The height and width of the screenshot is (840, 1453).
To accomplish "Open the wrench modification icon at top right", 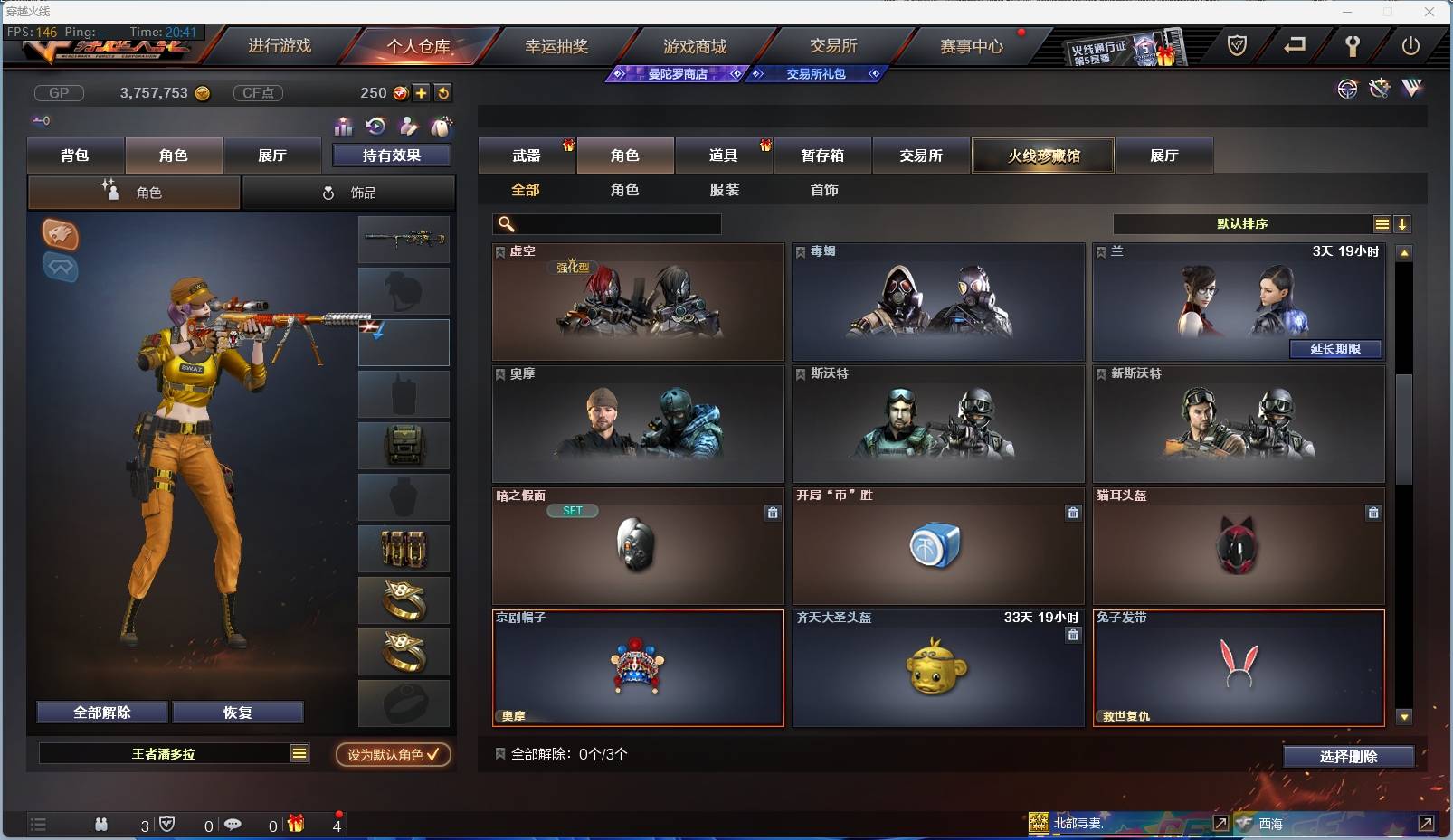I will [1379, 88].
